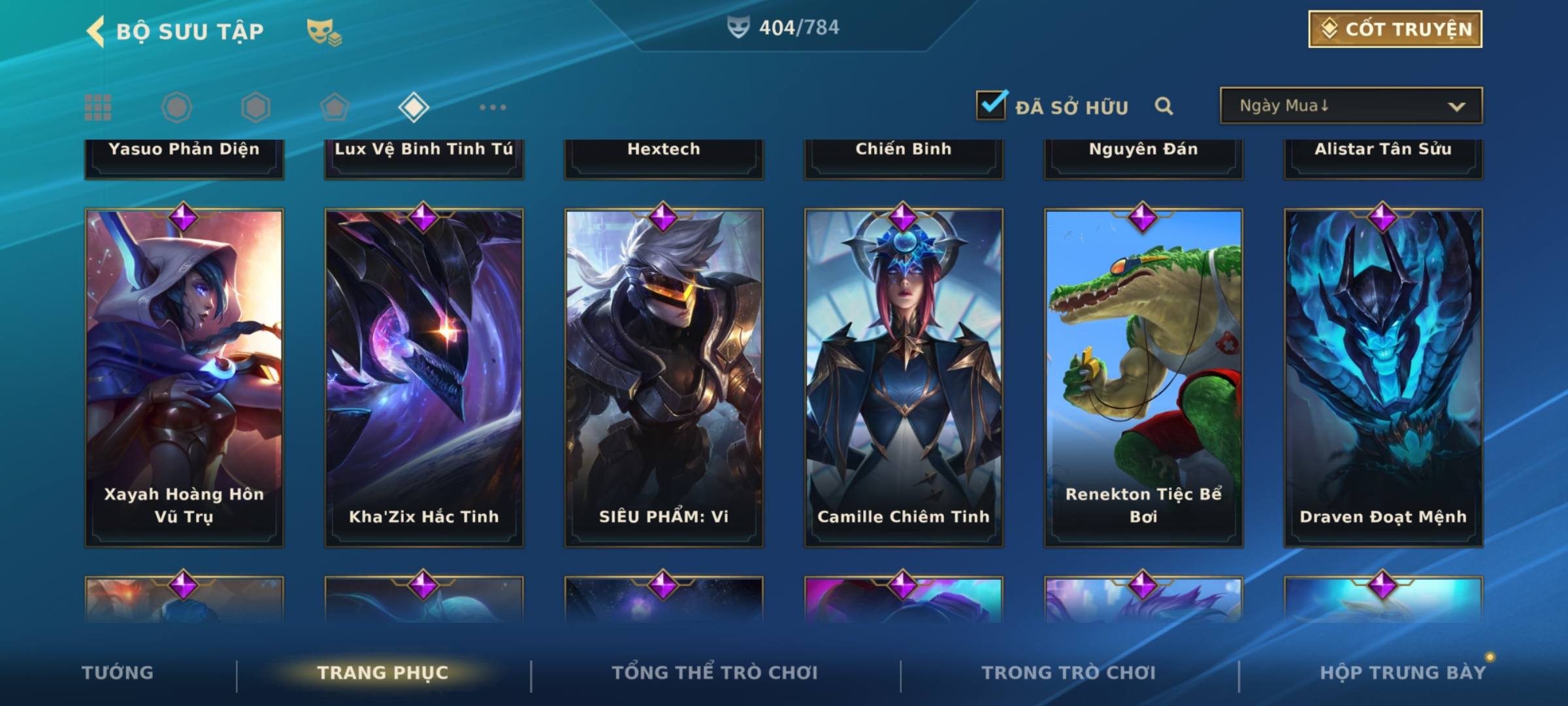Go back from Bộ Sưu Tập screen
The height and width of the screenshot is (706, 1568).
pyautogui.click(x=96, y=31)
